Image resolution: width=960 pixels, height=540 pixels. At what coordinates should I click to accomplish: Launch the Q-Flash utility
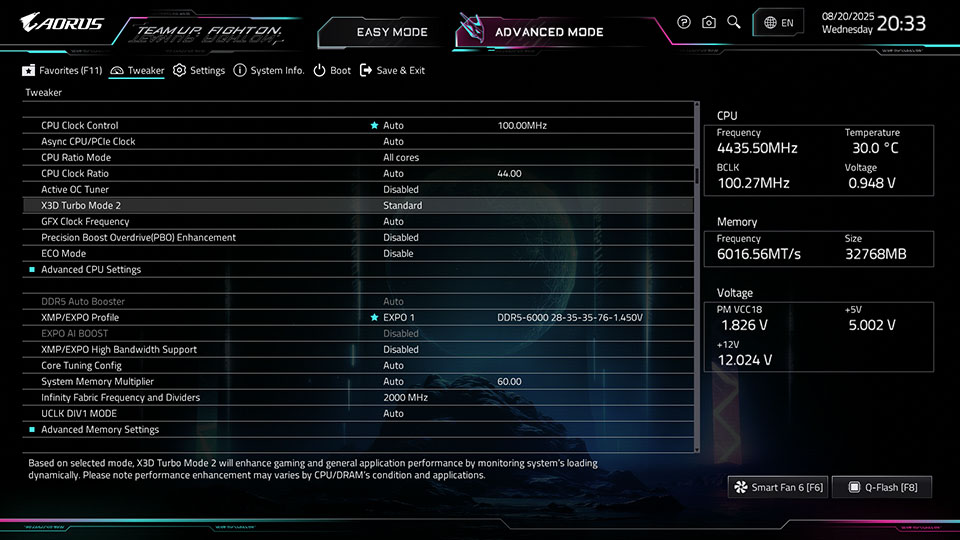tap(882, 487)
